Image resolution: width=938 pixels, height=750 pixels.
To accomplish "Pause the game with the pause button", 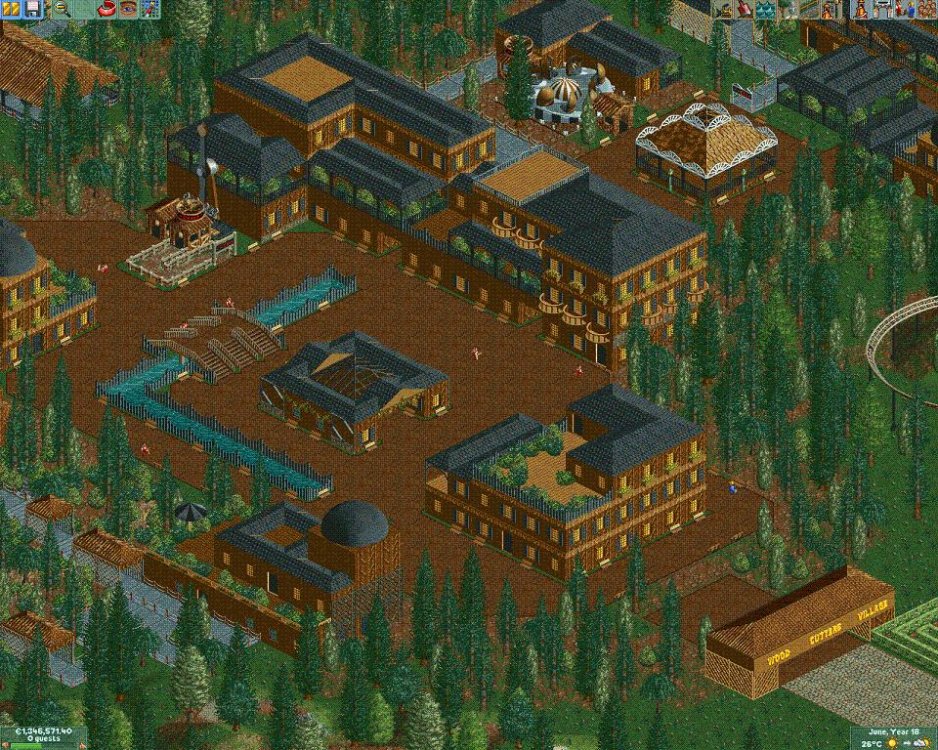I will point(10,9).
